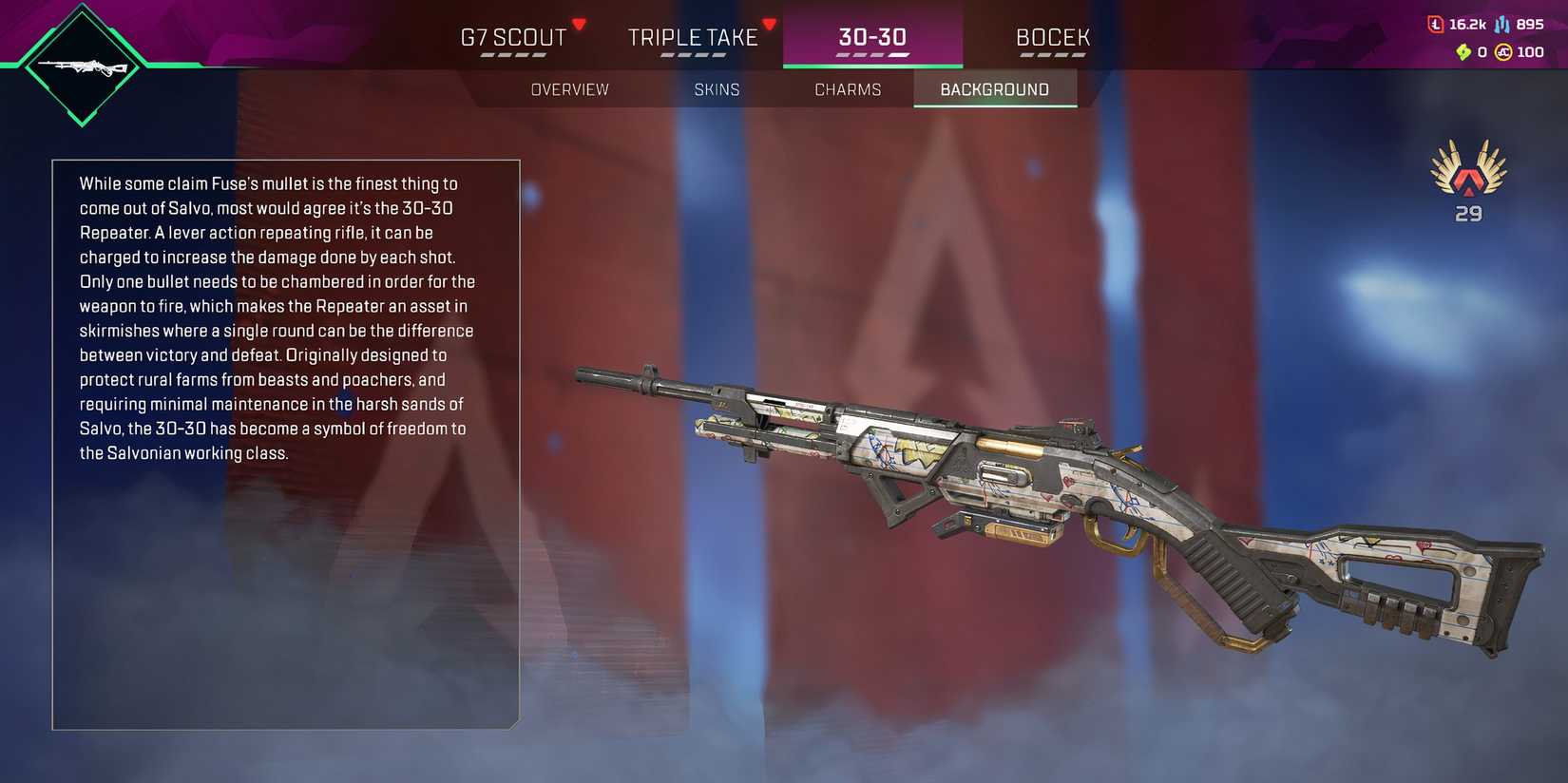Click the mastery level number 29
The image size is (1568, 783).
[1466, 213]
